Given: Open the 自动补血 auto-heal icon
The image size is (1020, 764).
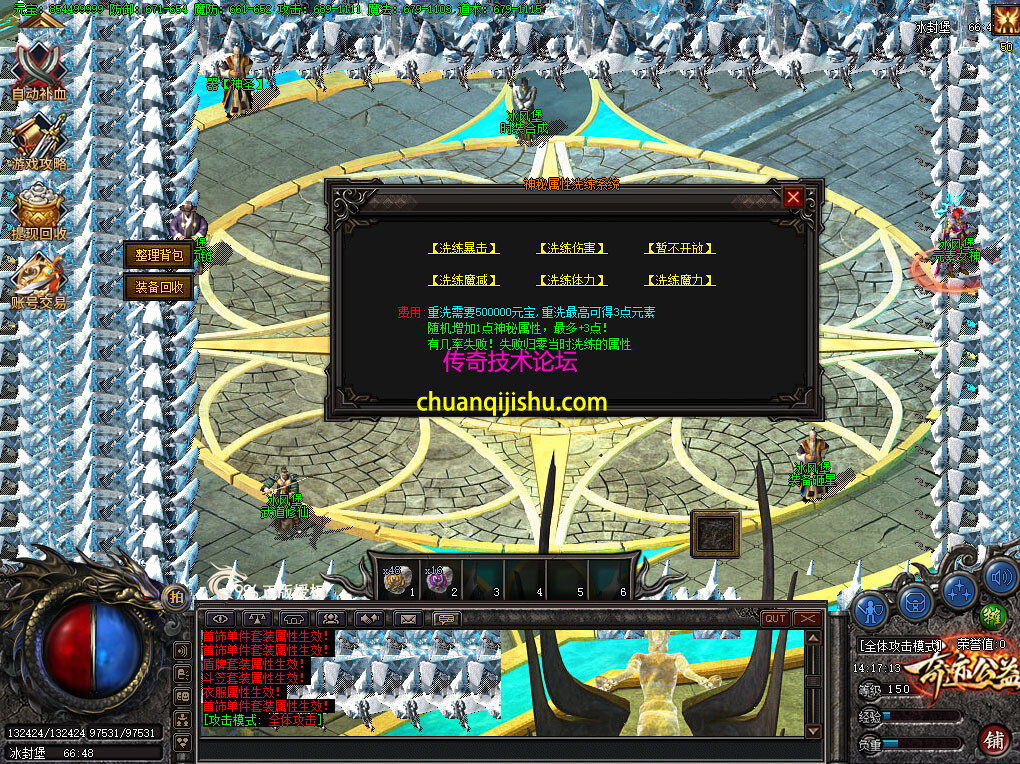Looking at the screenshot, I should point(39,72).
